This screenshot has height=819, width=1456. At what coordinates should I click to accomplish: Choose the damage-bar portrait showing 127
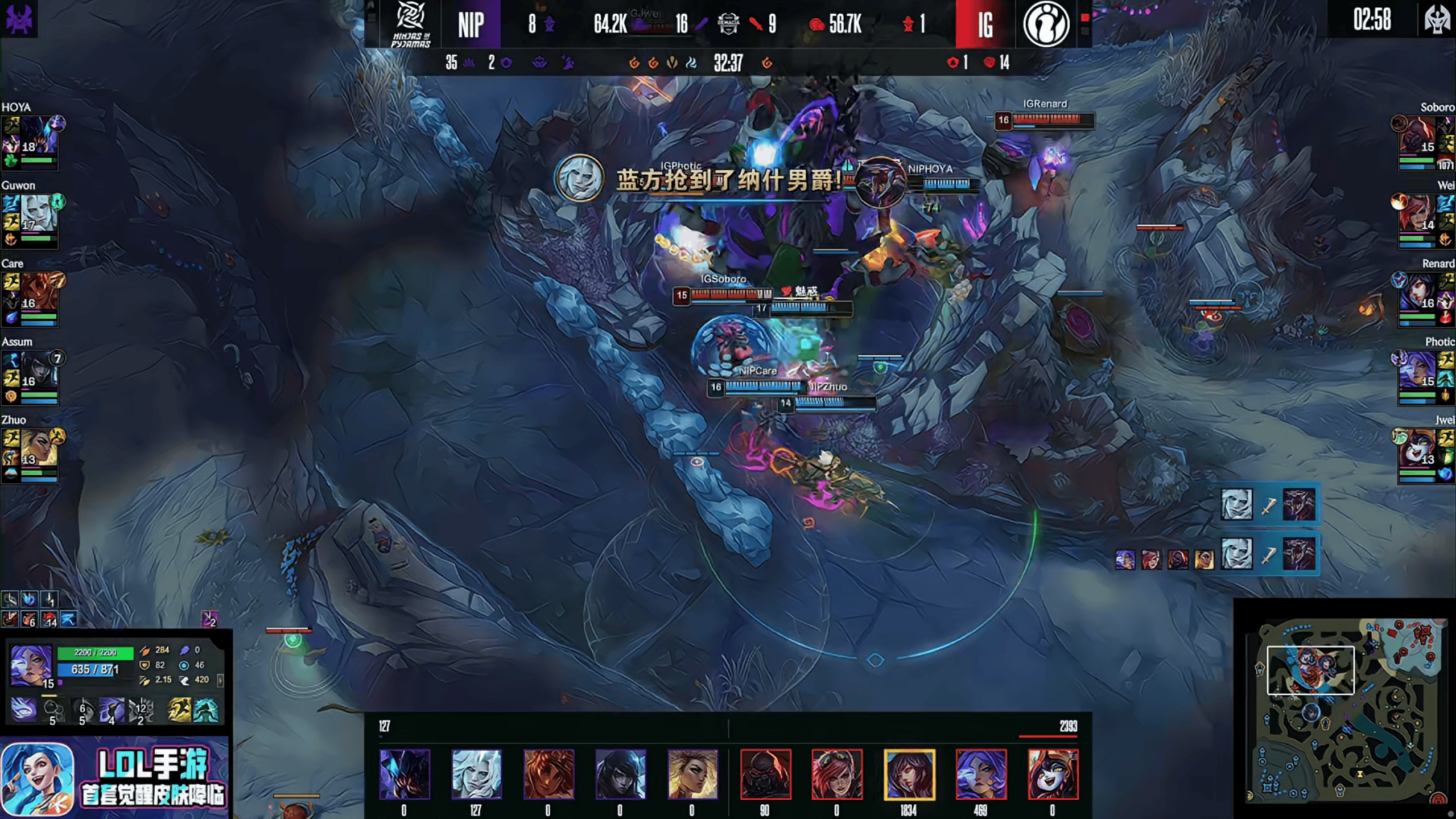click(x=476, y=774)
